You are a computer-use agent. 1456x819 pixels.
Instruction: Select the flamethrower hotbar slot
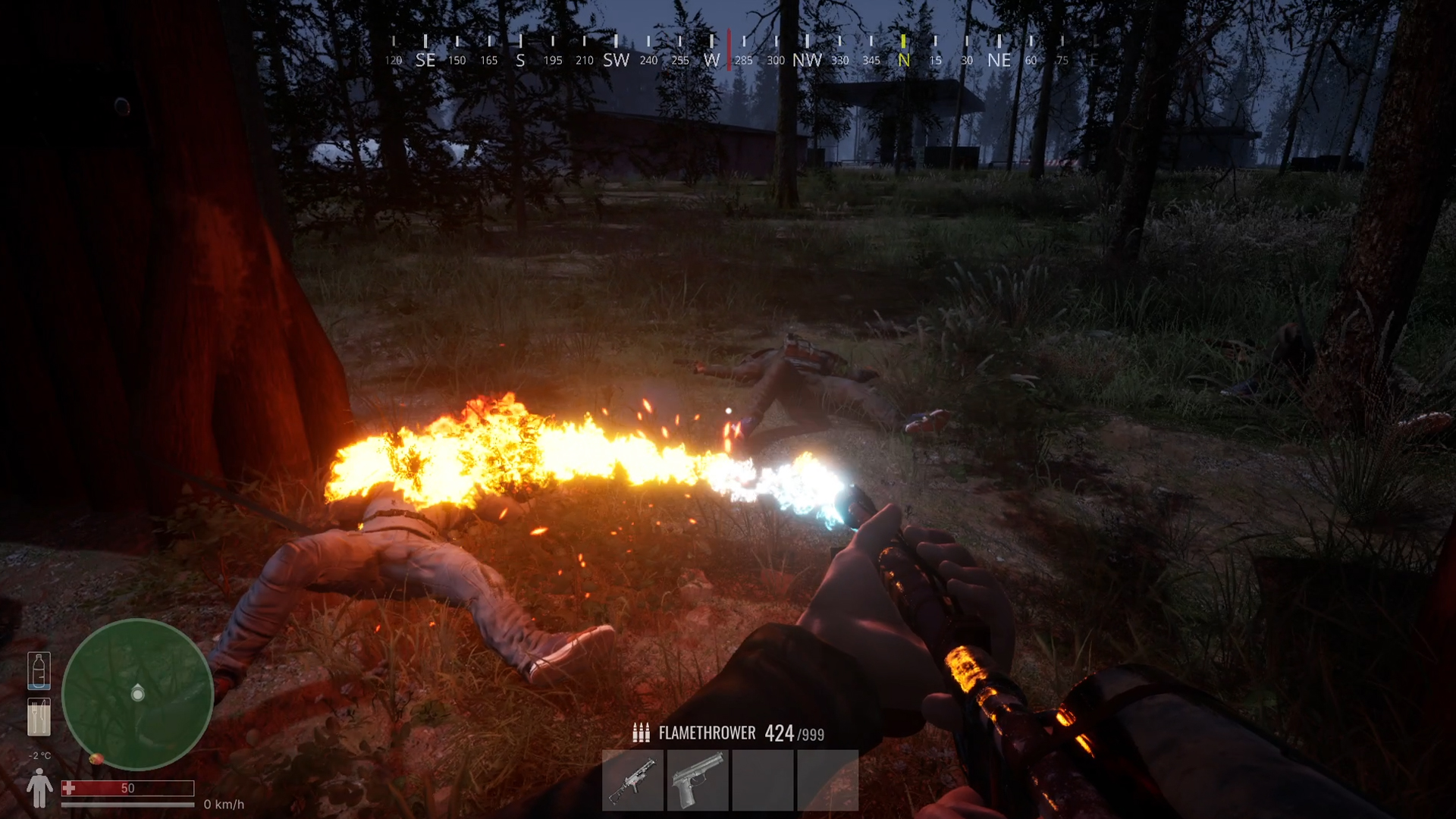632,781
